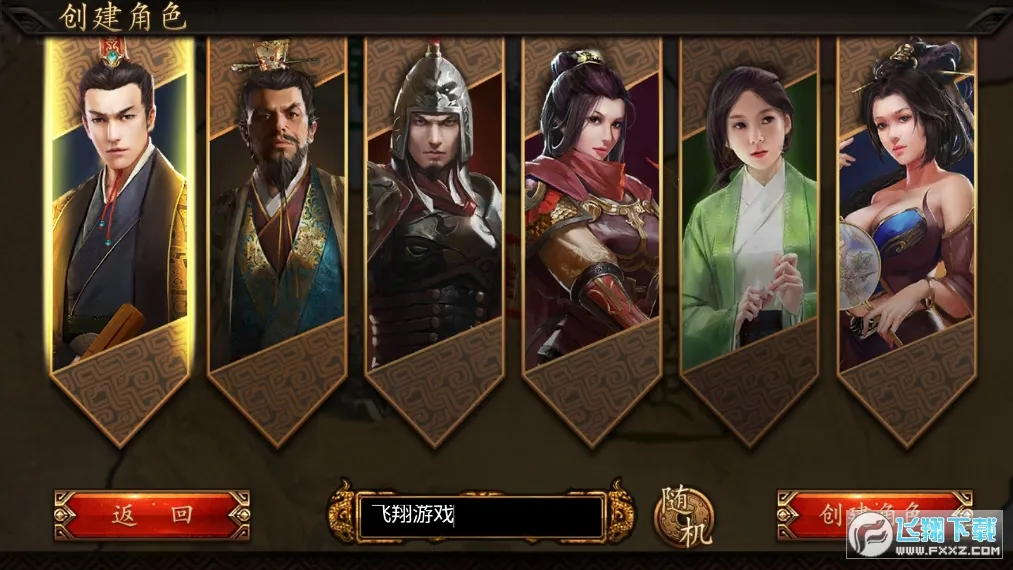Pick the helmeted armored warrior character
1013x570 pixels.
433,220
